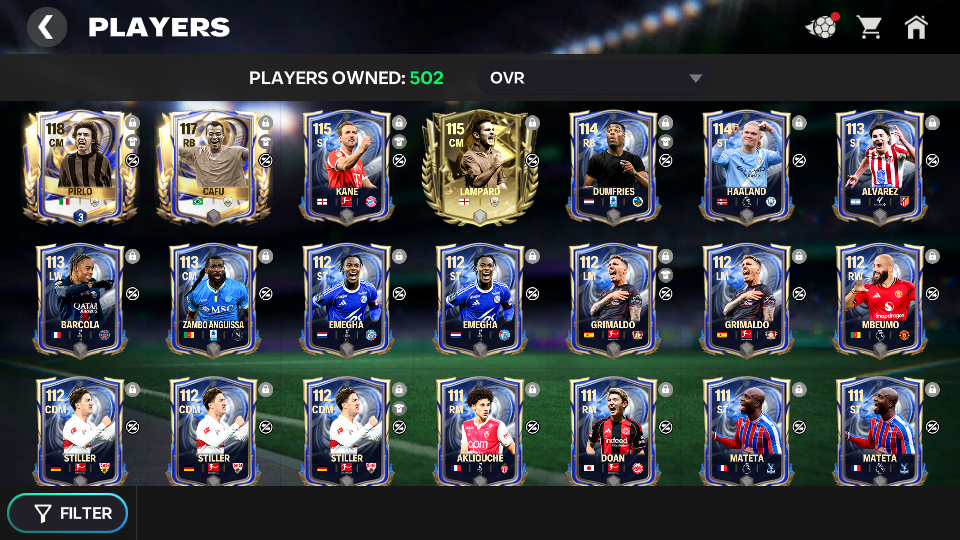The width and height of the screenshot is (960, 540).
Task: Tap the football icon with red notification
Action: pyautogui.click(x=821, y=27)
